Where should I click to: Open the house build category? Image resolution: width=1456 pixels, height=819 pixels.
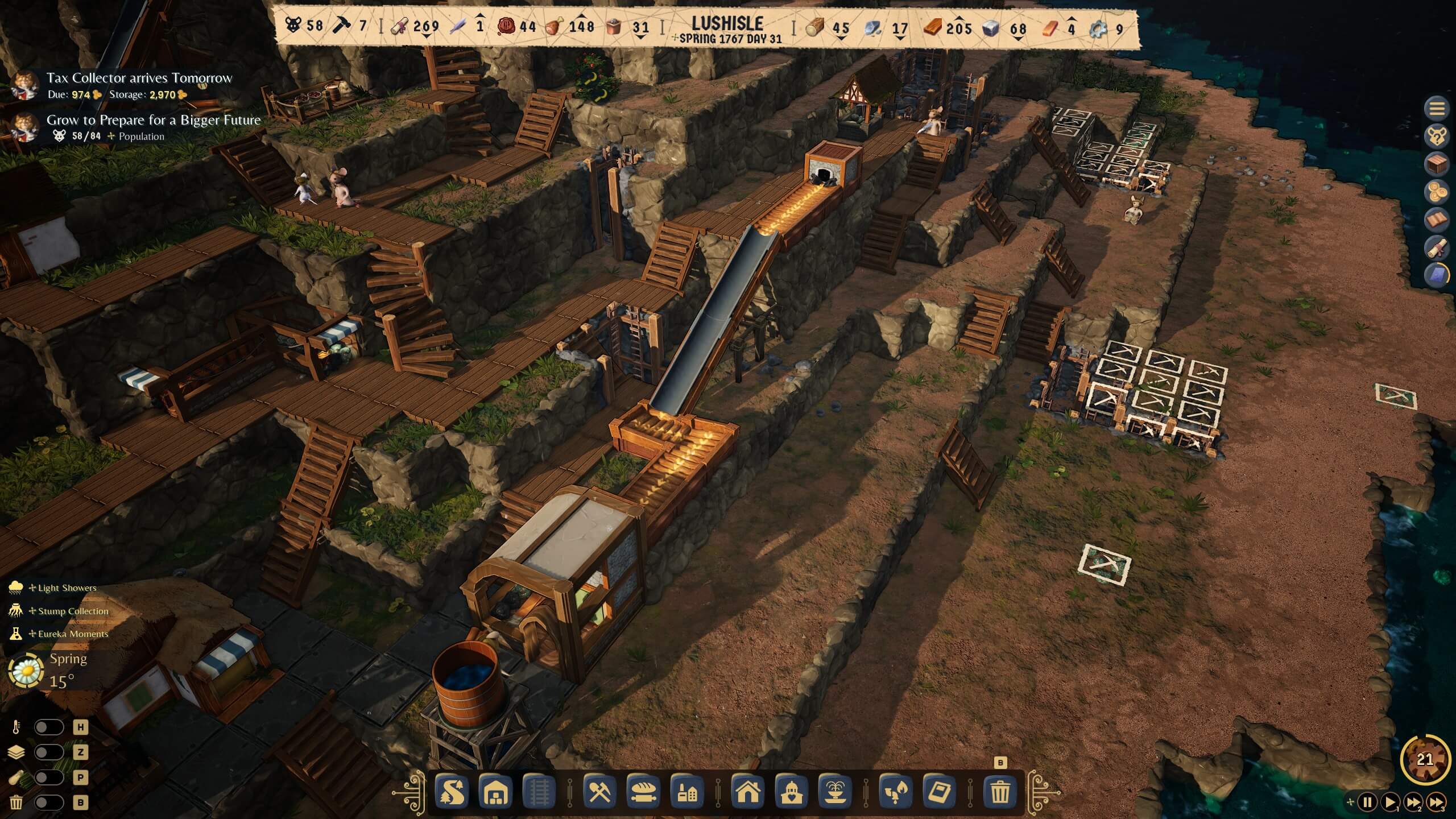[747, 792]
